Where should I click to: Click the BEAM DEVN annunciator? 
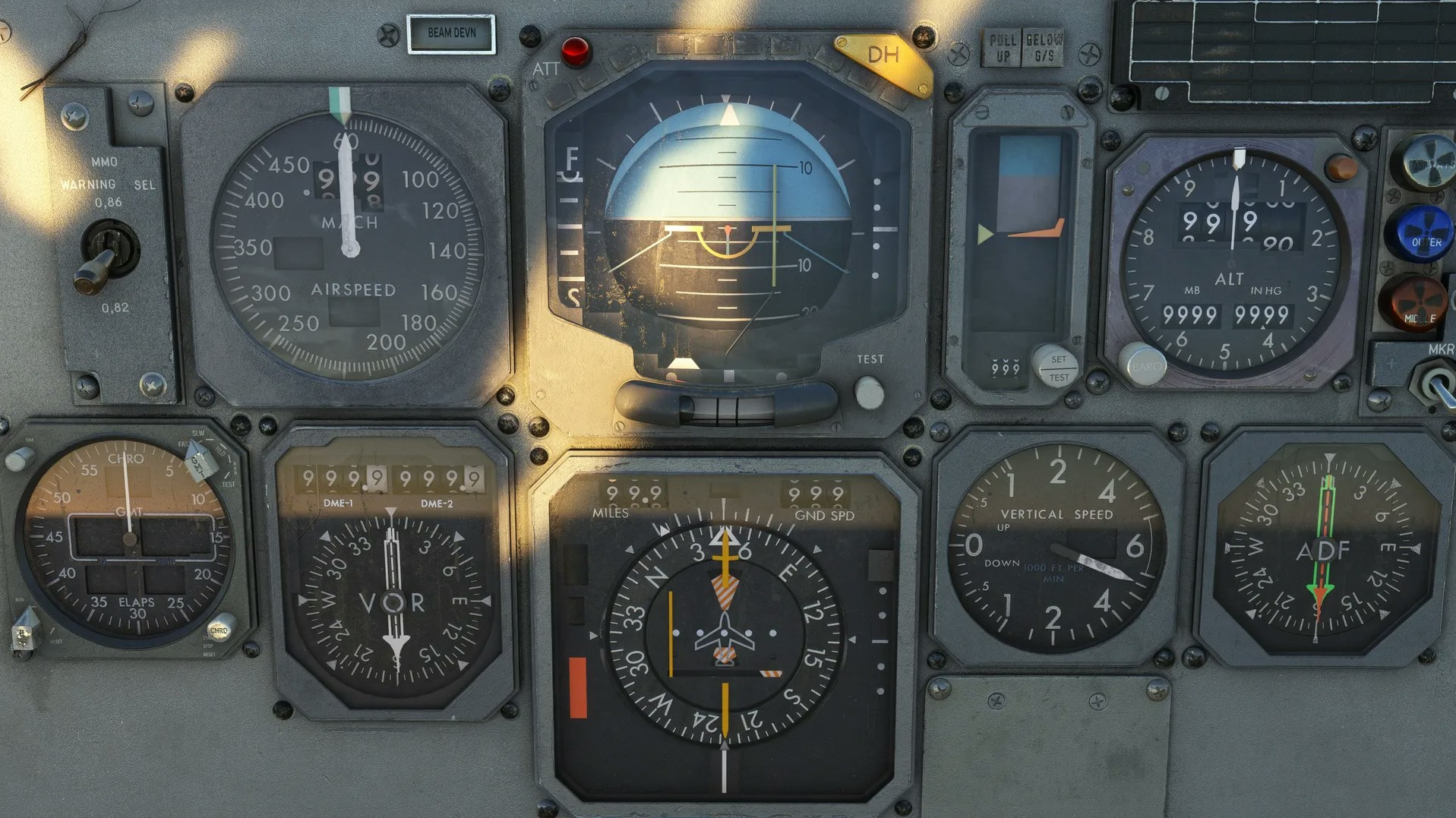coord(451,33)
